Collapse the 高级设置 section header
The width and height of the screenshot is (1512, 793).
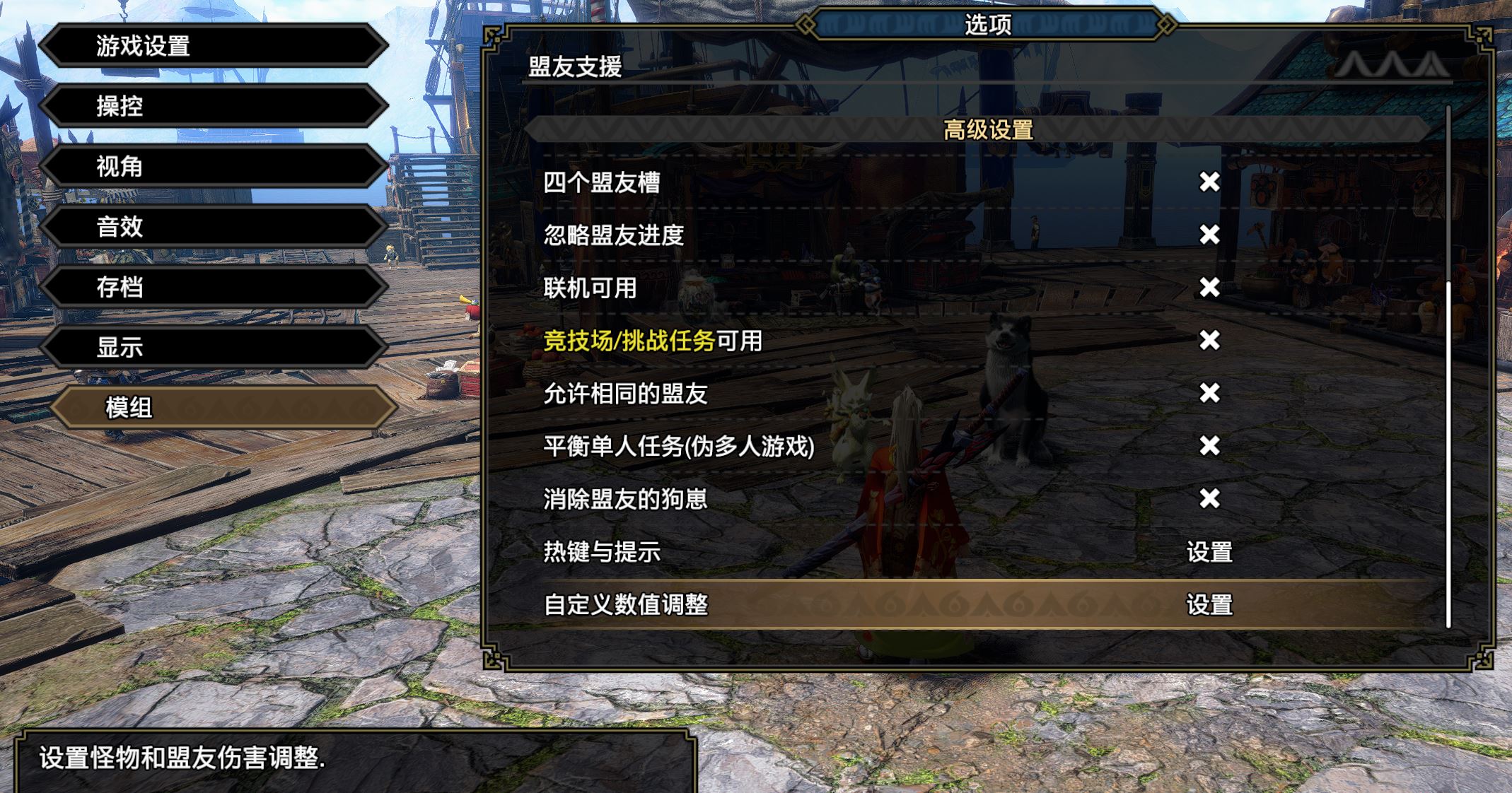[x=987, y=129]
